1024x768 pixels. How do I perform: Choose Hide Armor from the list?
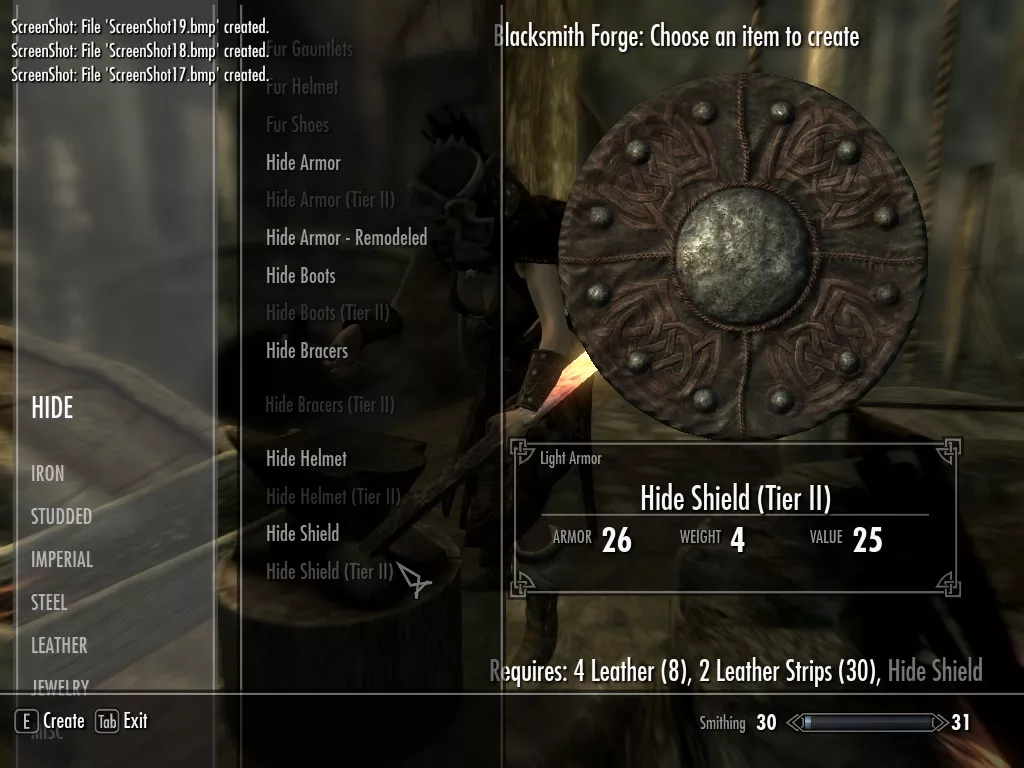coord(303,163)
